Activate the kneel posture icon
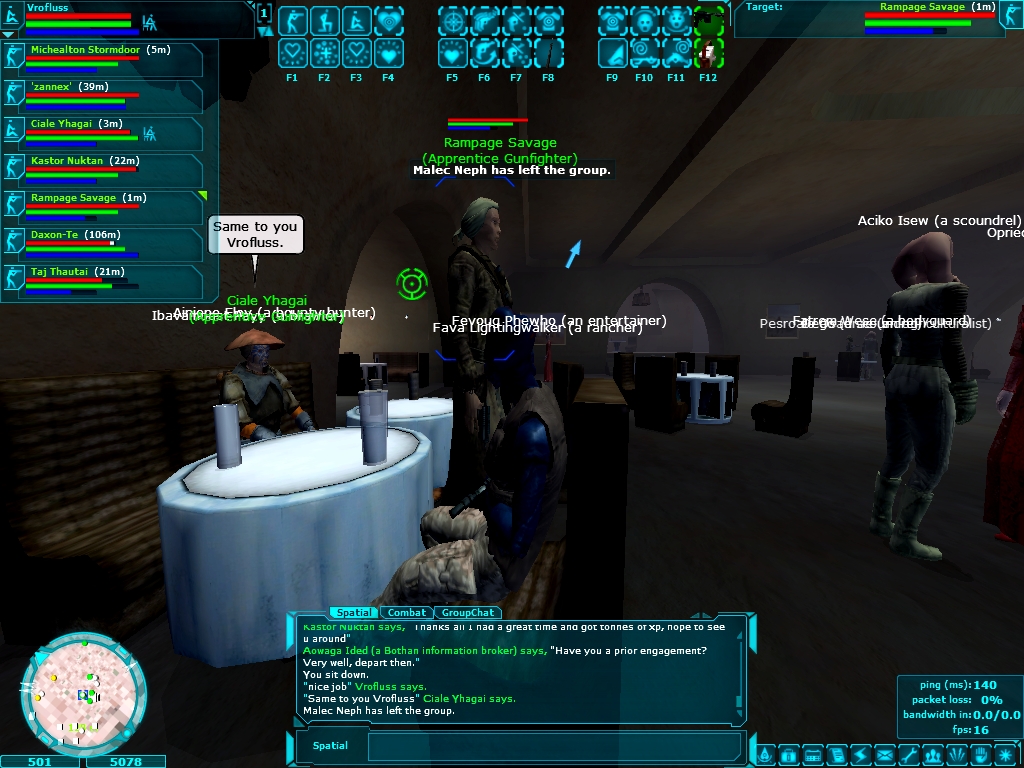 (x=325, y=21)
